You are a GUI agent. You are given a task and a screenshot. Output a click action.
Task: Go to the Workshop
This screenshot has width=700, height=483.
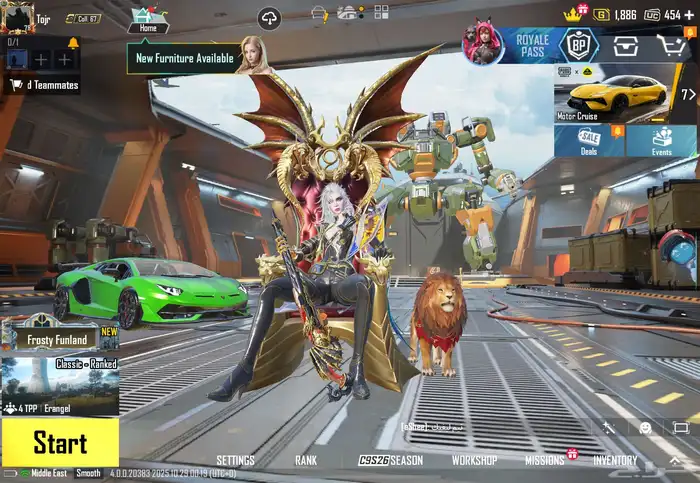(474, 461)
